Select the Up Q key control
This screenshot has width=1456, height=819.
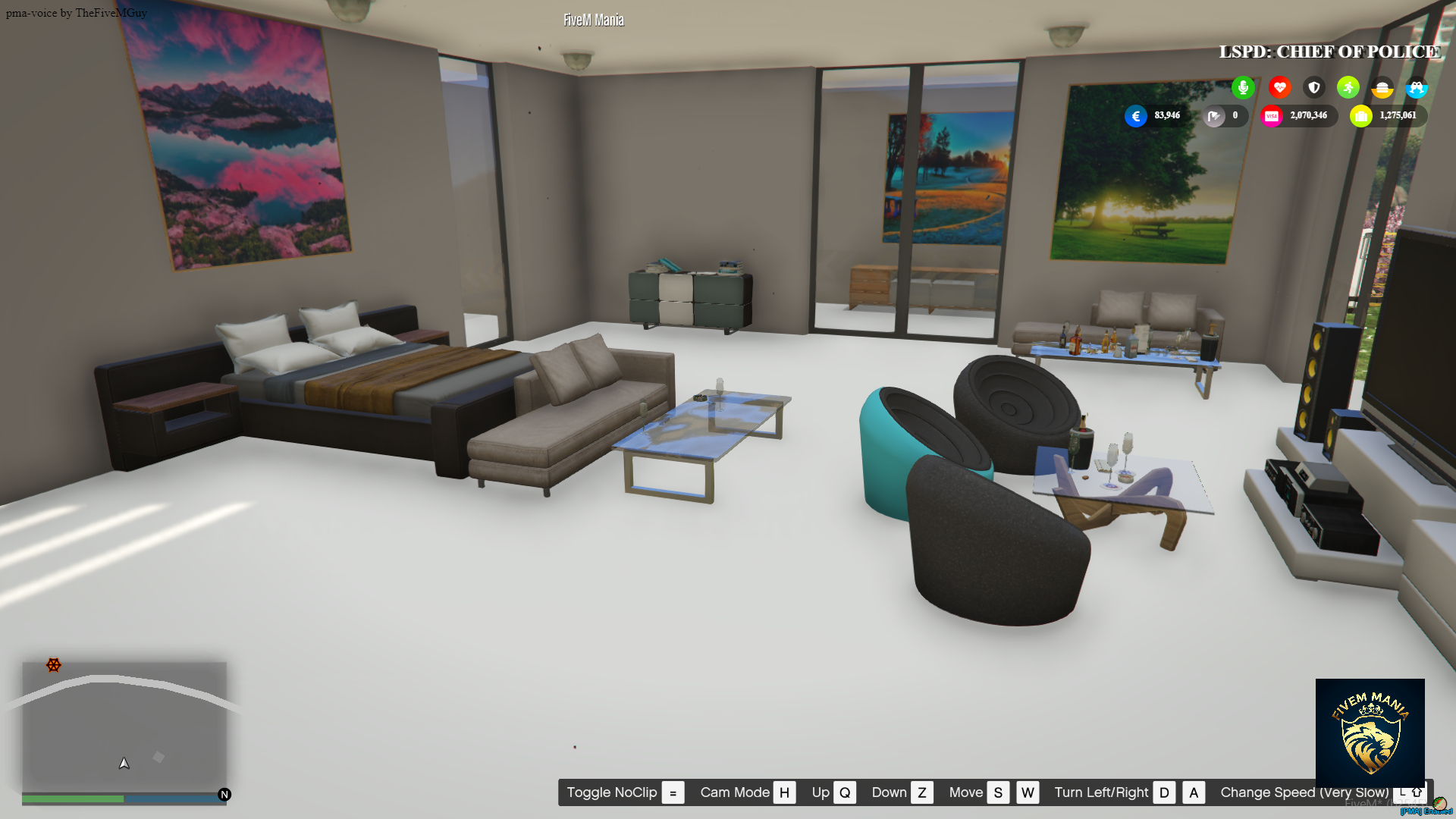pos(845,792)
